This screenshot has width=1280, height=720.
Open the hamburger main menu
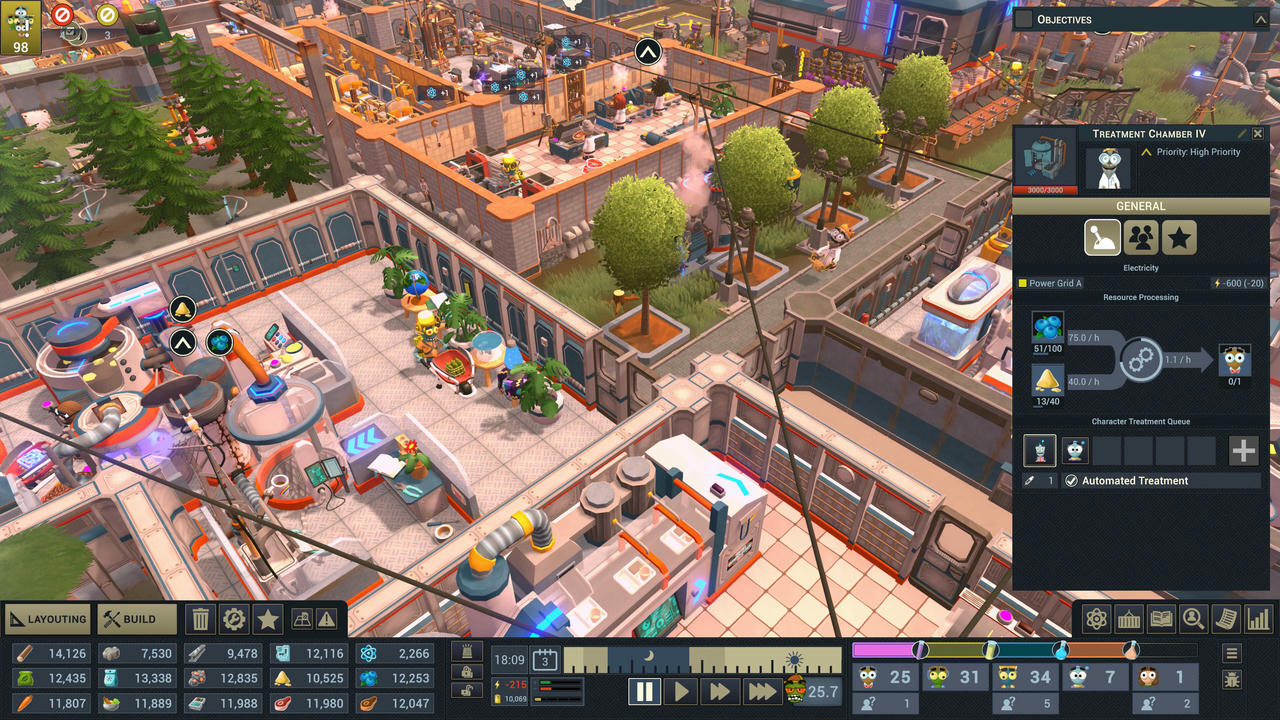1232,653
